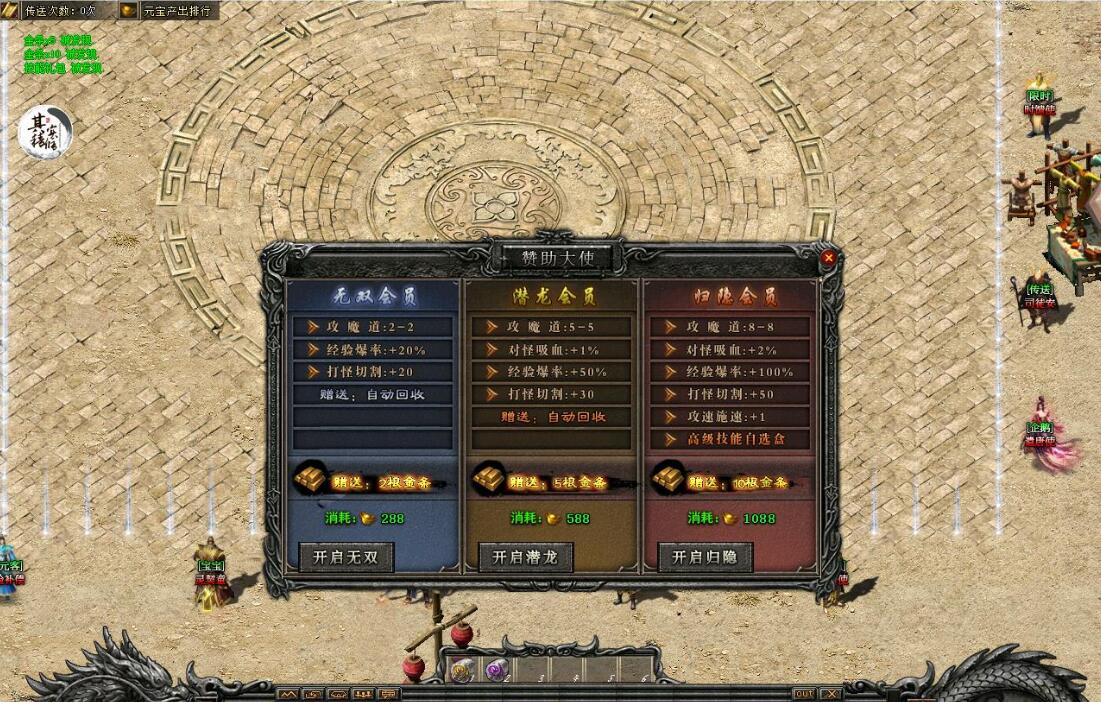Screen dimensions: 1101x702
Task: Click the round ink-brush logo icon
Action: (x=45, y=133)
